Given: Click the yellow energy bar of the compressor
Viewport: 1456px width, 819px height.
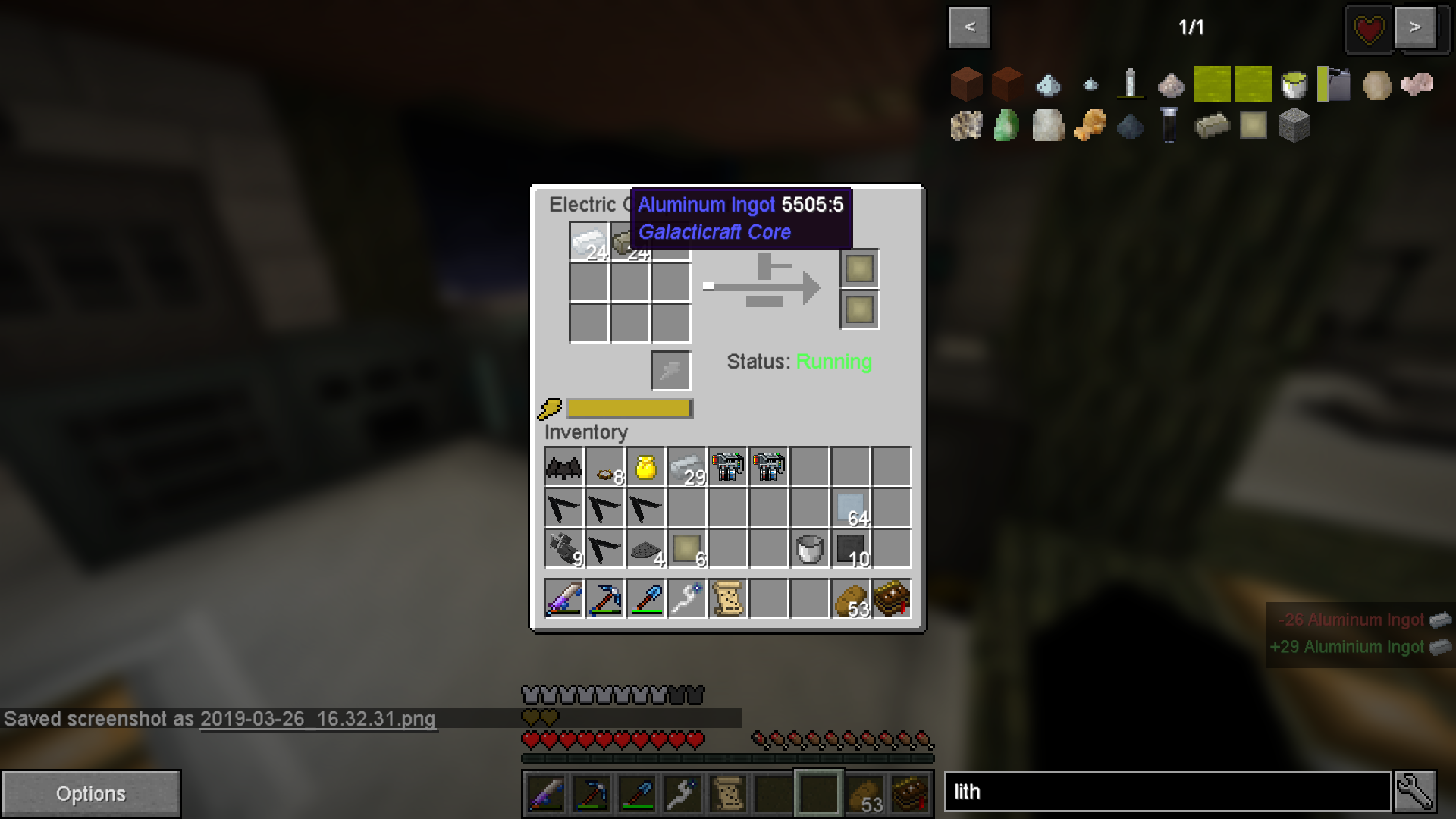Looking at the screenshot, I should point(629,408).
